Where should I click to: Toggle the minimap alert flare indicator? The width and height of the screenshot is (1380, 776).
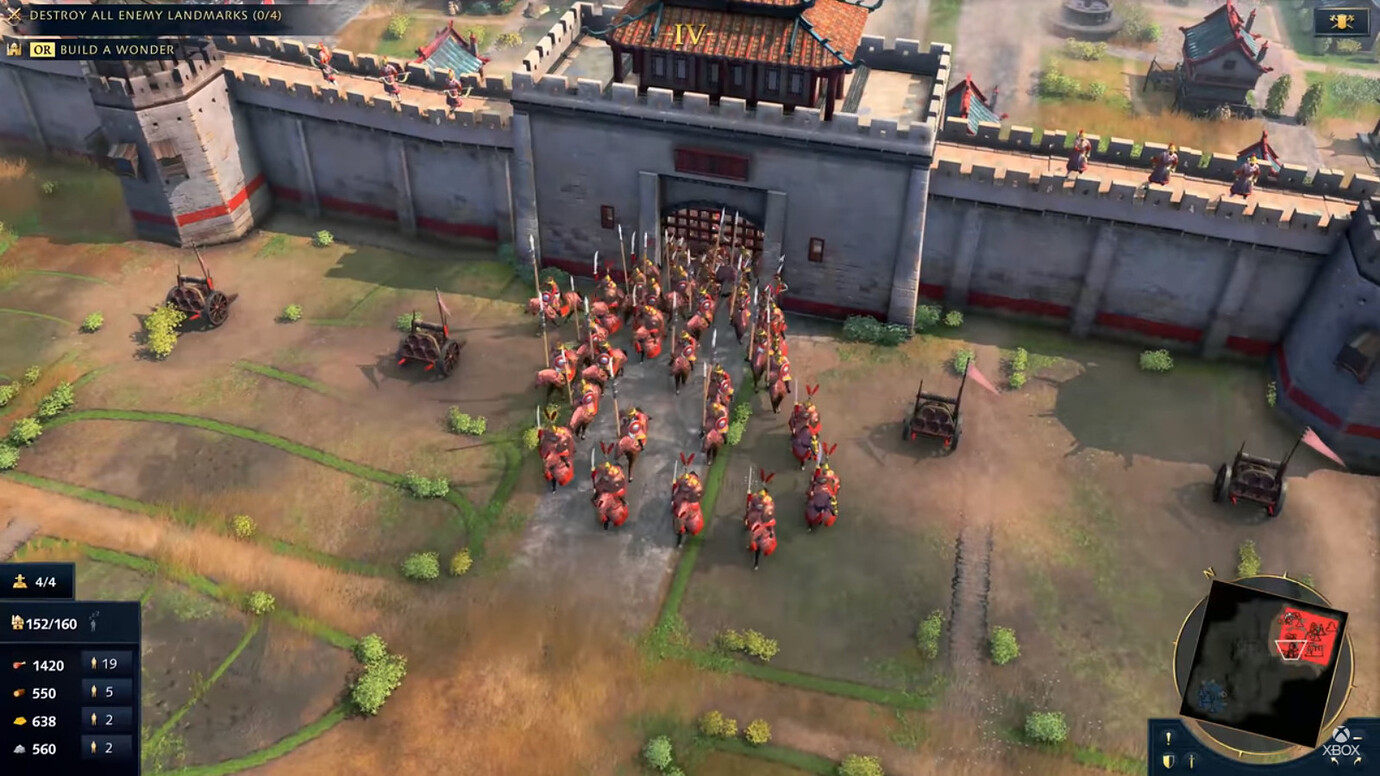pos(1168,738)
